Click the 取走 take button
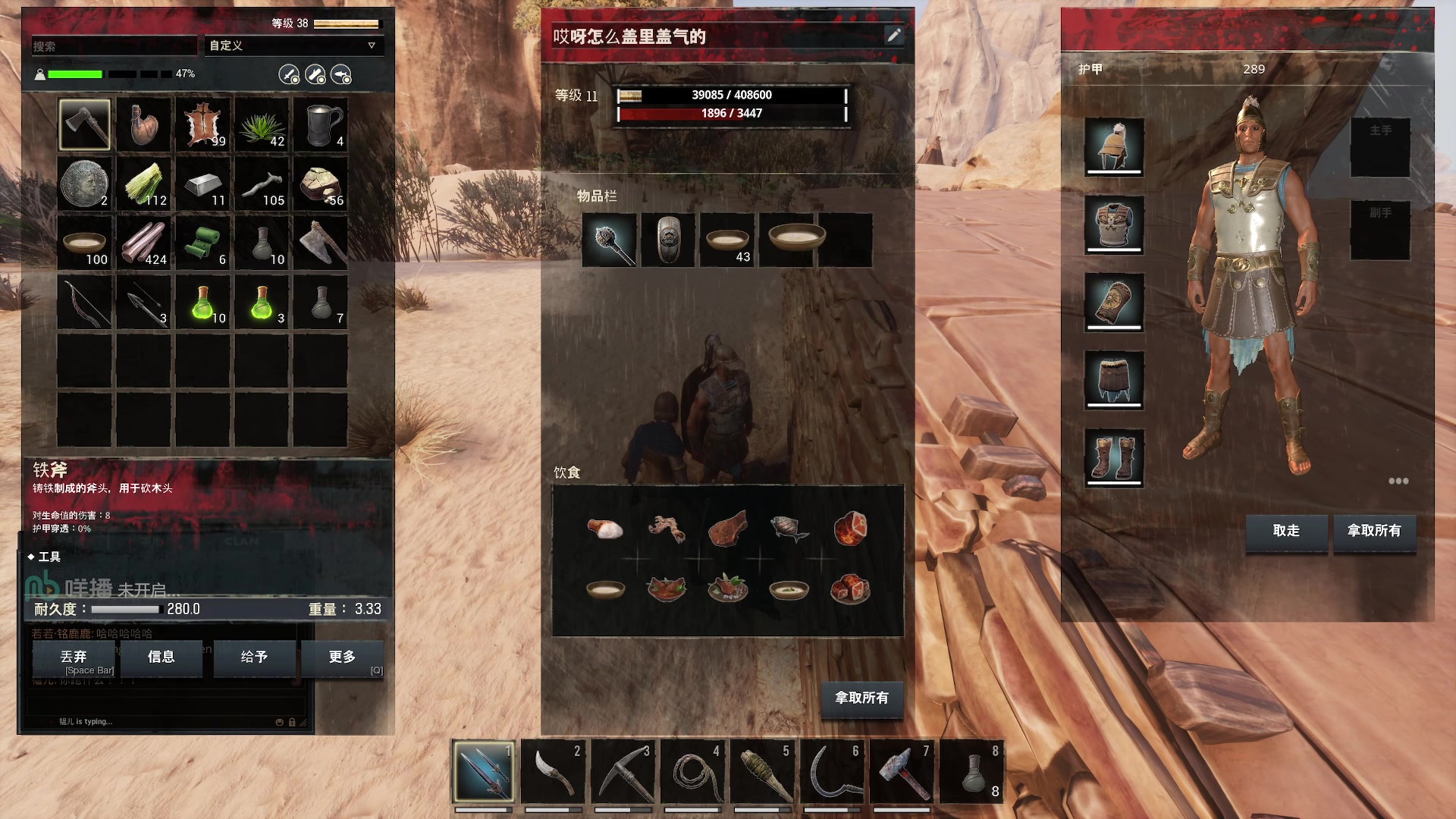1456x819 pixels. [x=1286, y=531]
